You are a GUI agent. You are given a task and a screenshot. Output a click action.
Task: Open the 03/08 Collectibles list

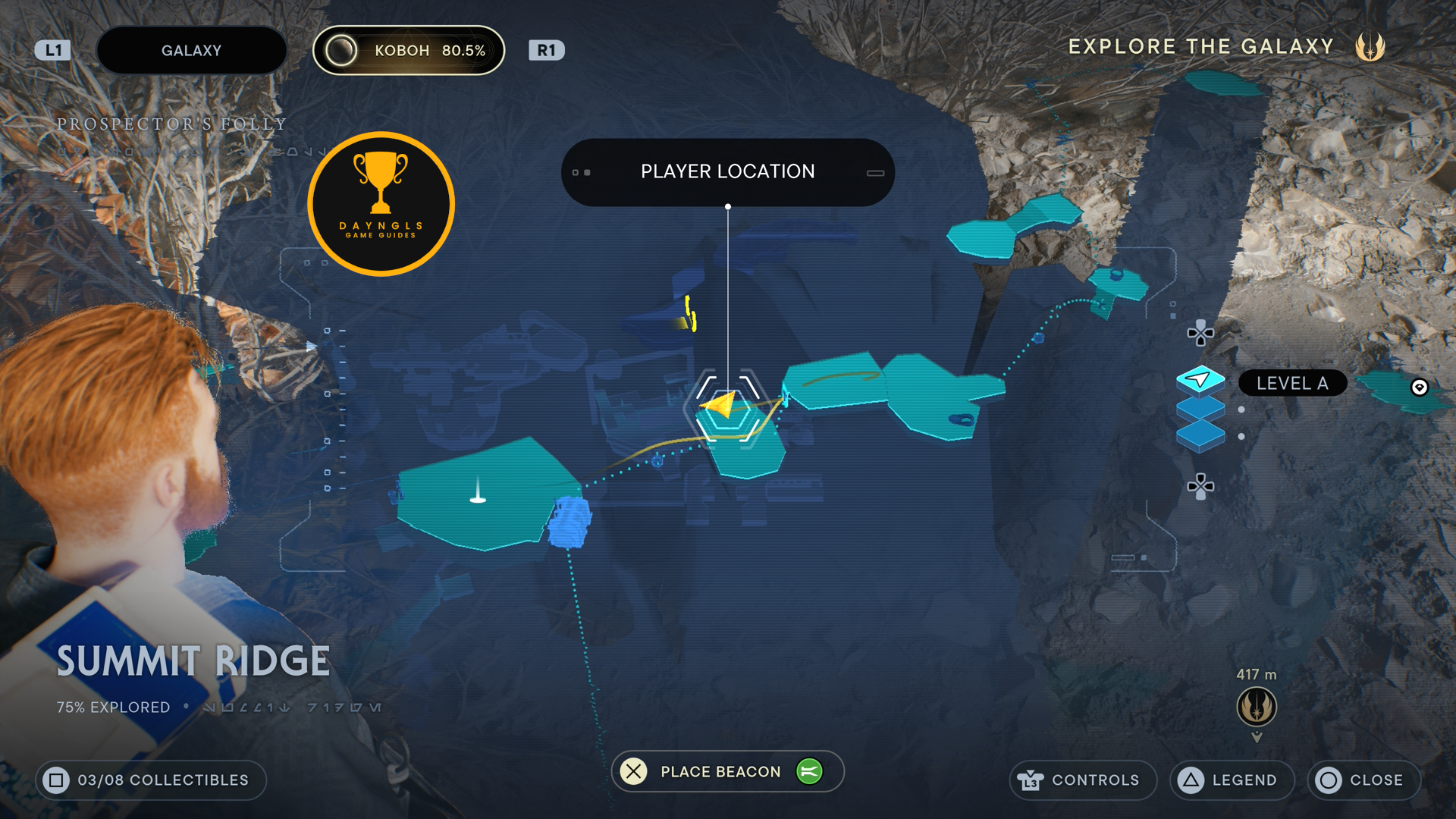(151, 780)
